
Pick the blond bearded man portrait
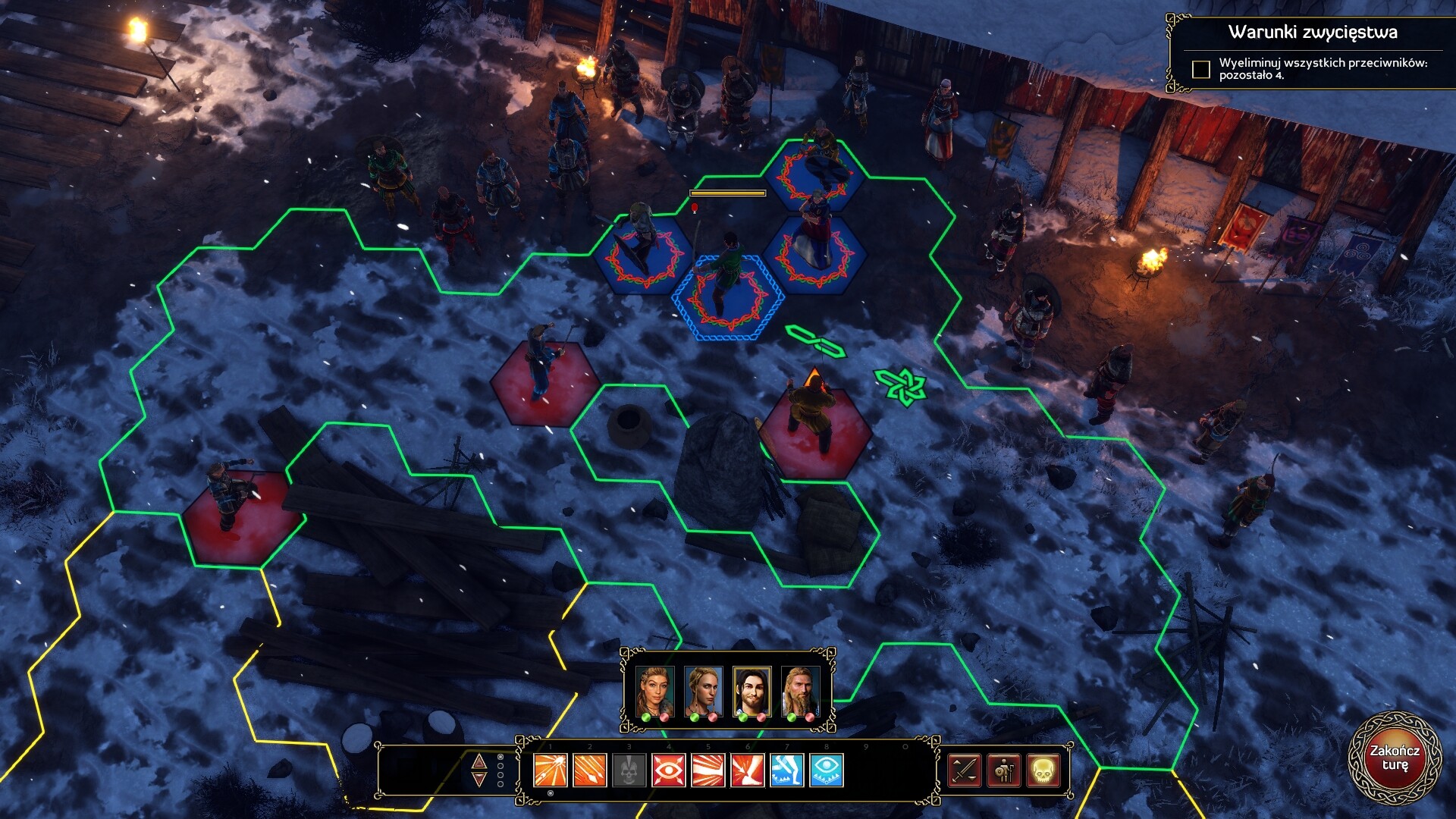pyautogui.click(x=800, y=691)
